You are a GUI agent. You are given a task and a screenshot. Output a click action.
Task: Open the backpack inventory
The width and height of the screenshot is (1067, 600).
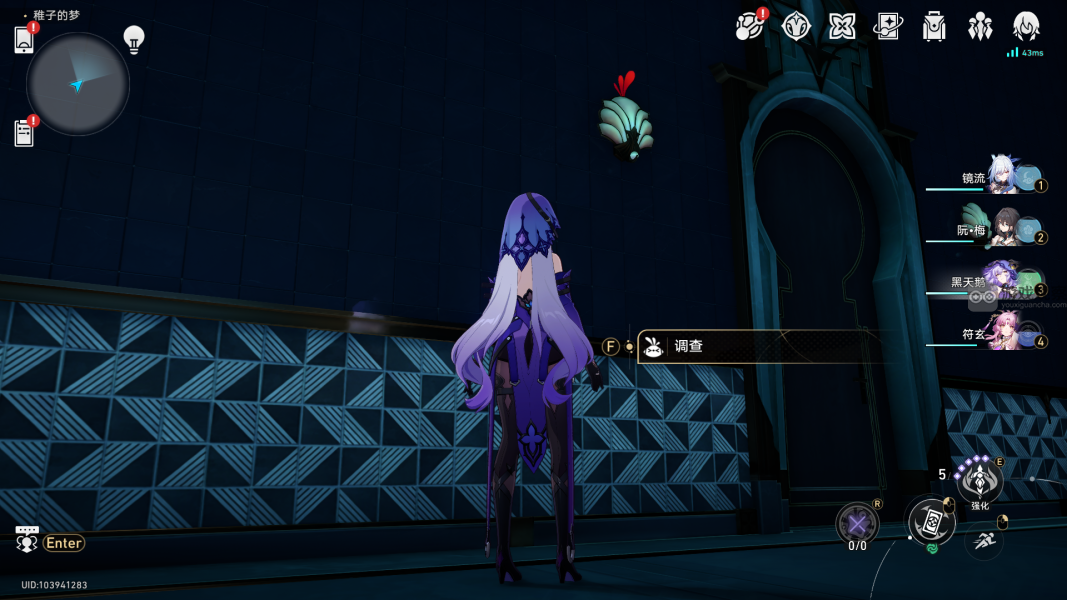coord(934,27)
